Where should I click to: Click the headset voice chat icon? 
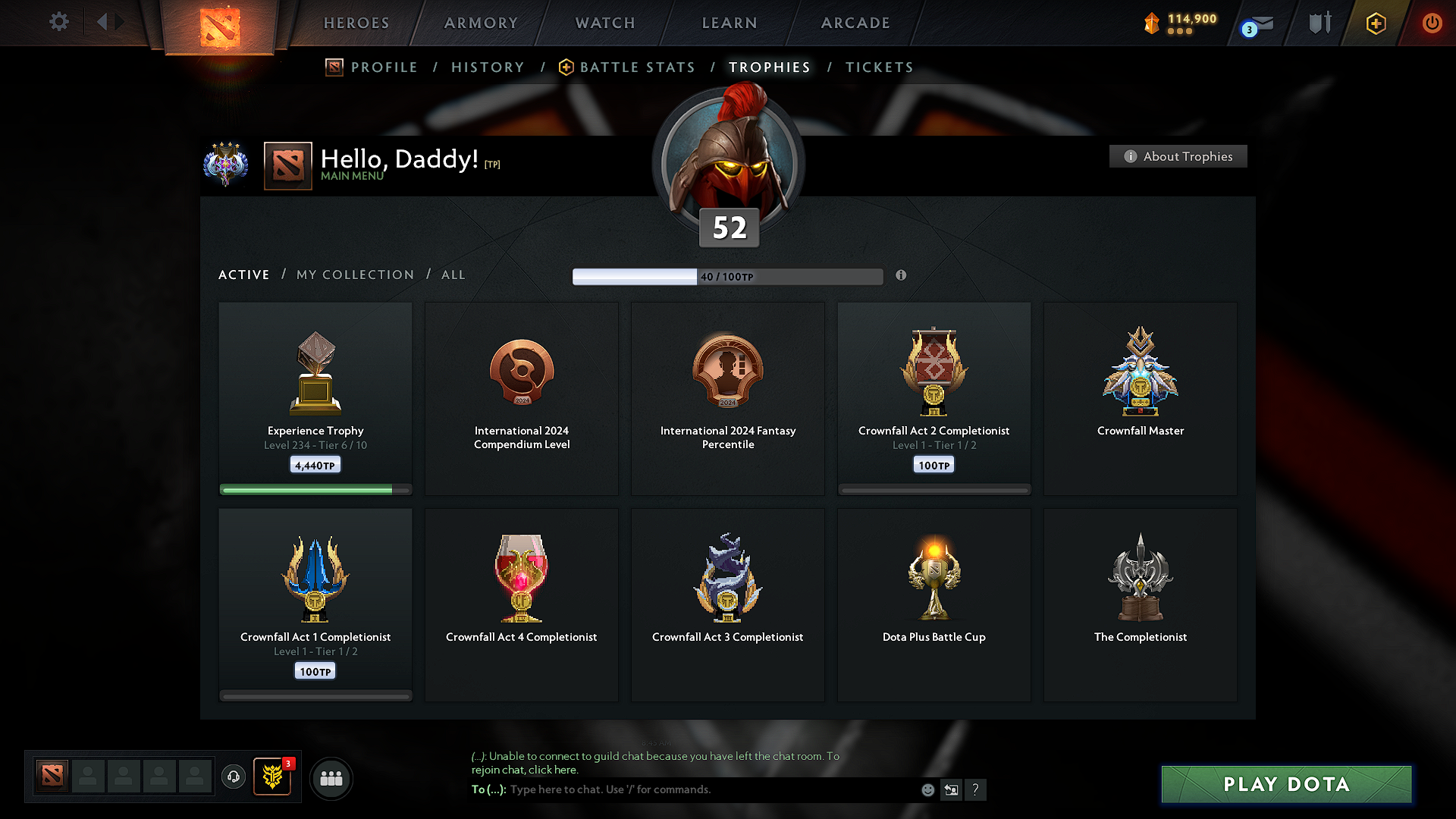tap(234, 777)
